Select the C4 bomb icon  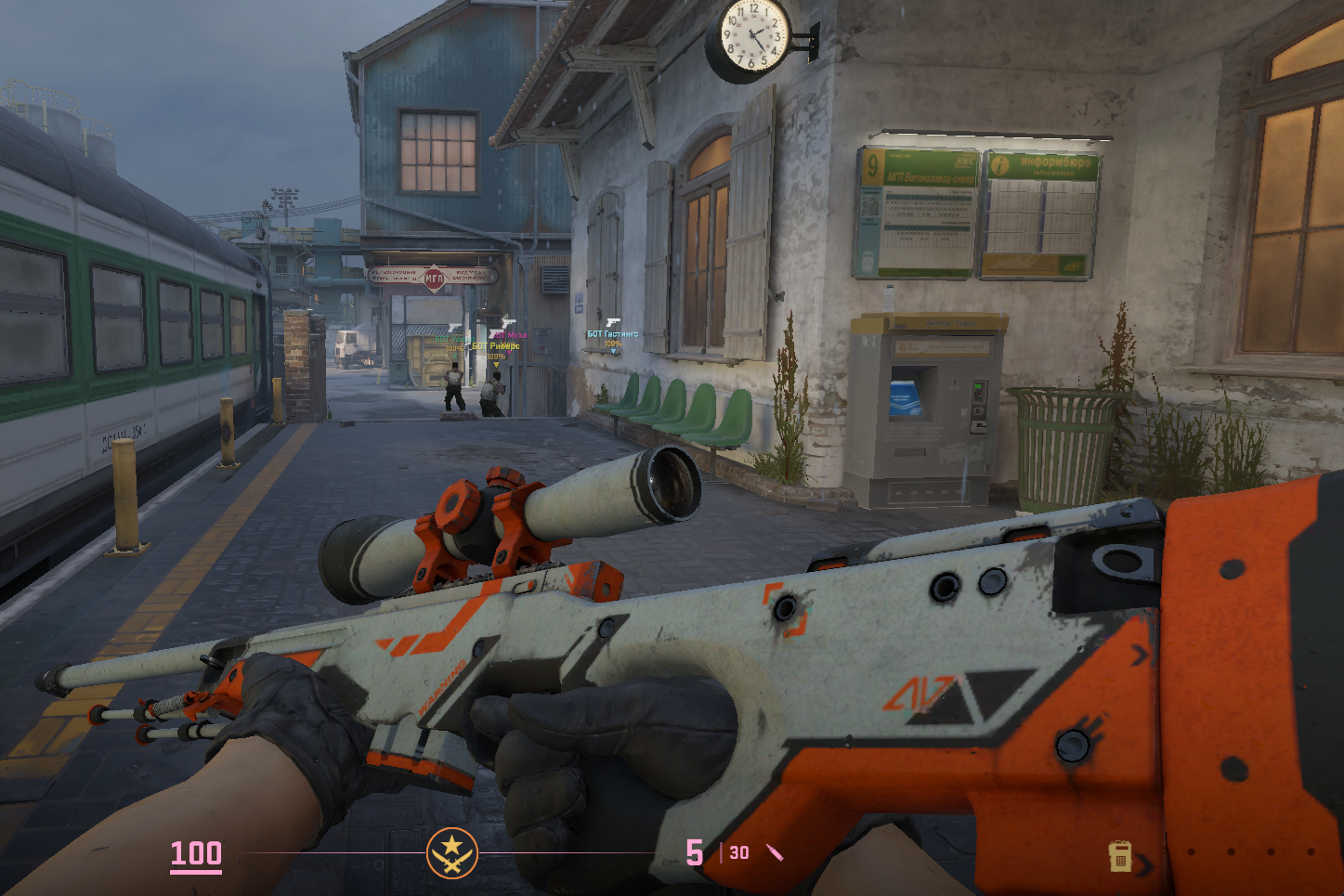[1120, 856]
